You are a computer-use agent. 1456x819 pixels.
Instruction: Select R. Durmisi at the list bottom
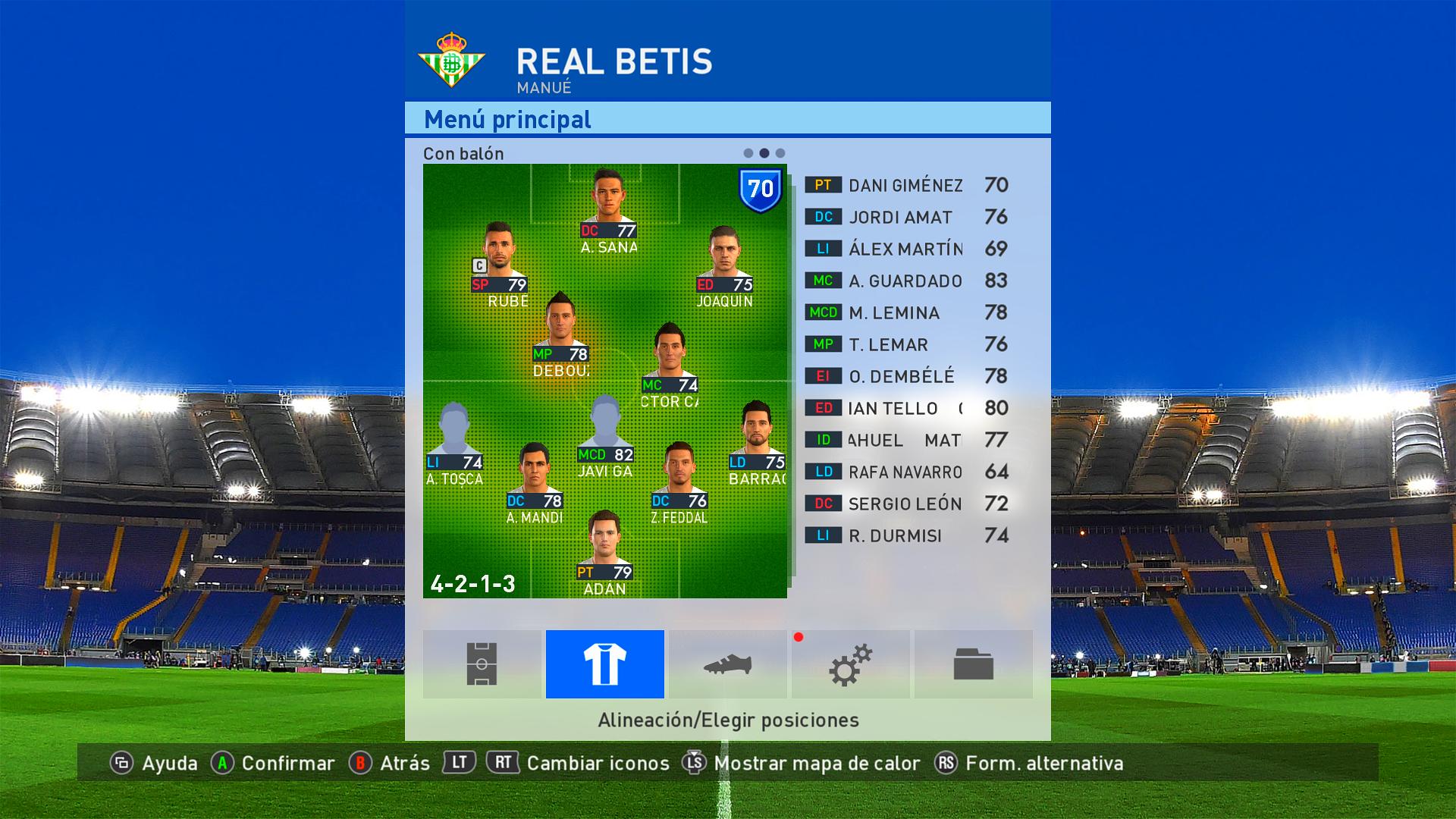point(906,535)
